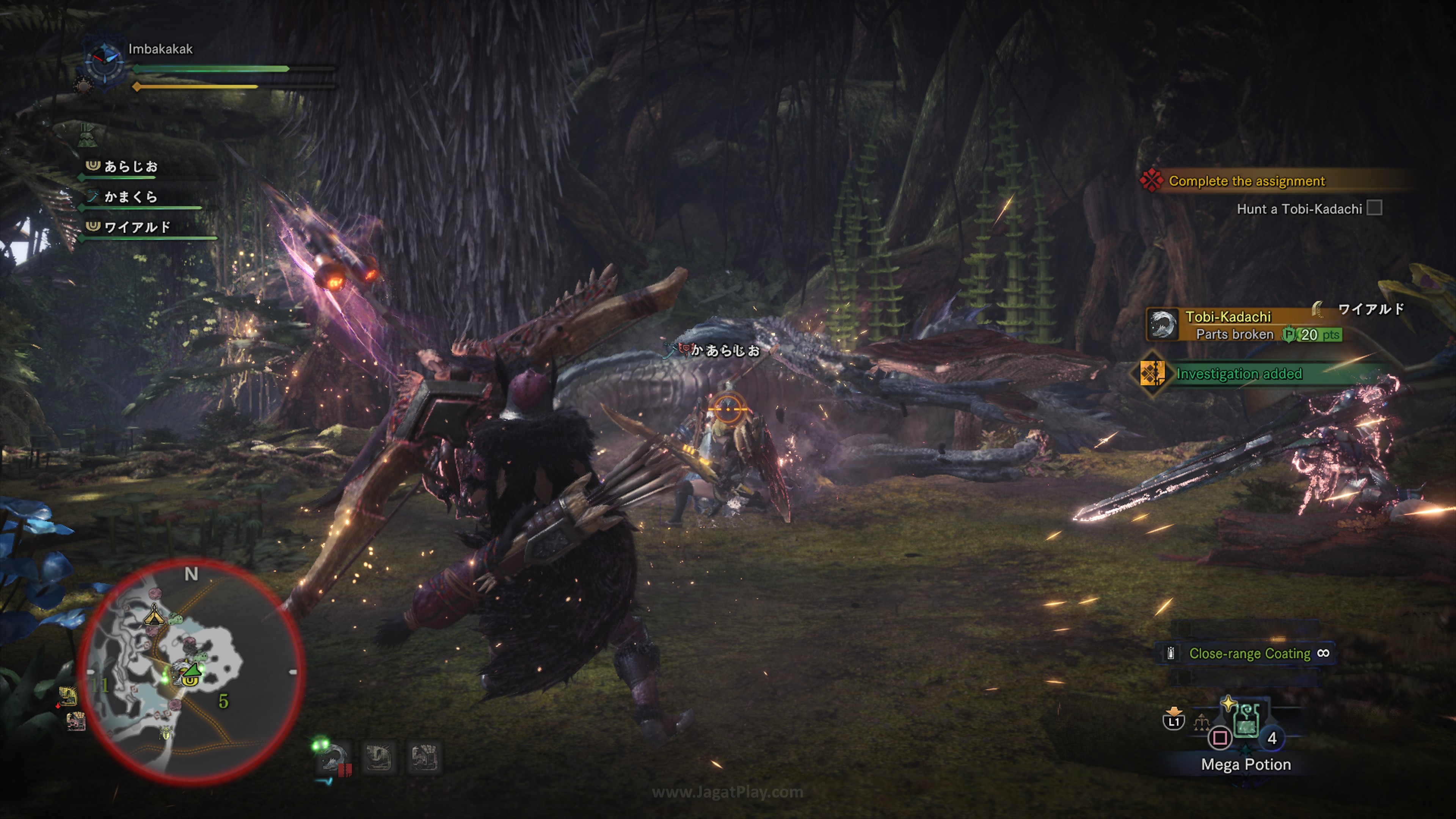Image resolution: width=1456 pixels, height=819 pixels.
Task: Open the circular minimap
Action: pos(191,672)
